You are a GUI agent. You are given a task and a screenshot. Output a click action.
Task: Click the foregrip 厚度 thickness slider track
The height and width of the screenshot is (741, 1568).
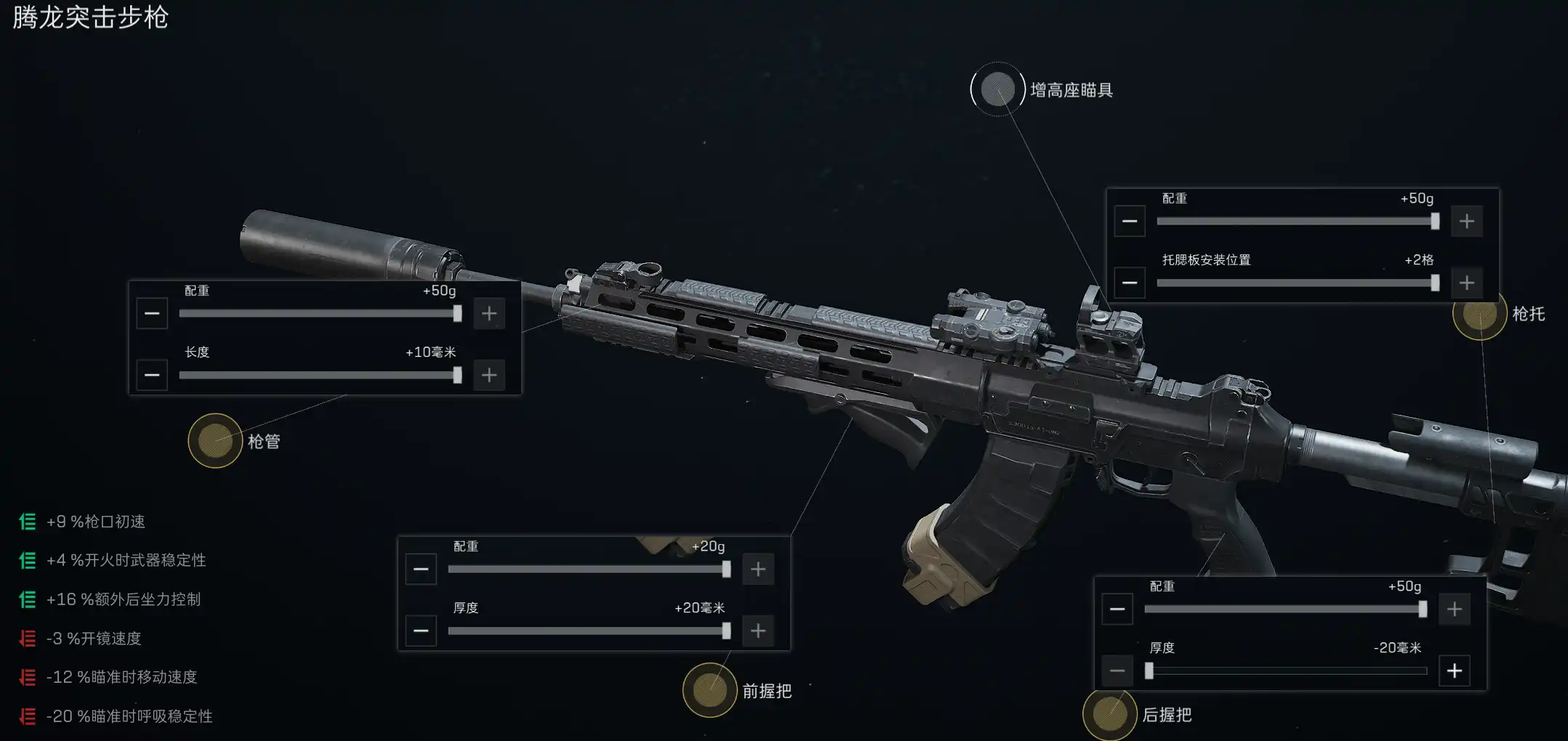coord(587,631)
